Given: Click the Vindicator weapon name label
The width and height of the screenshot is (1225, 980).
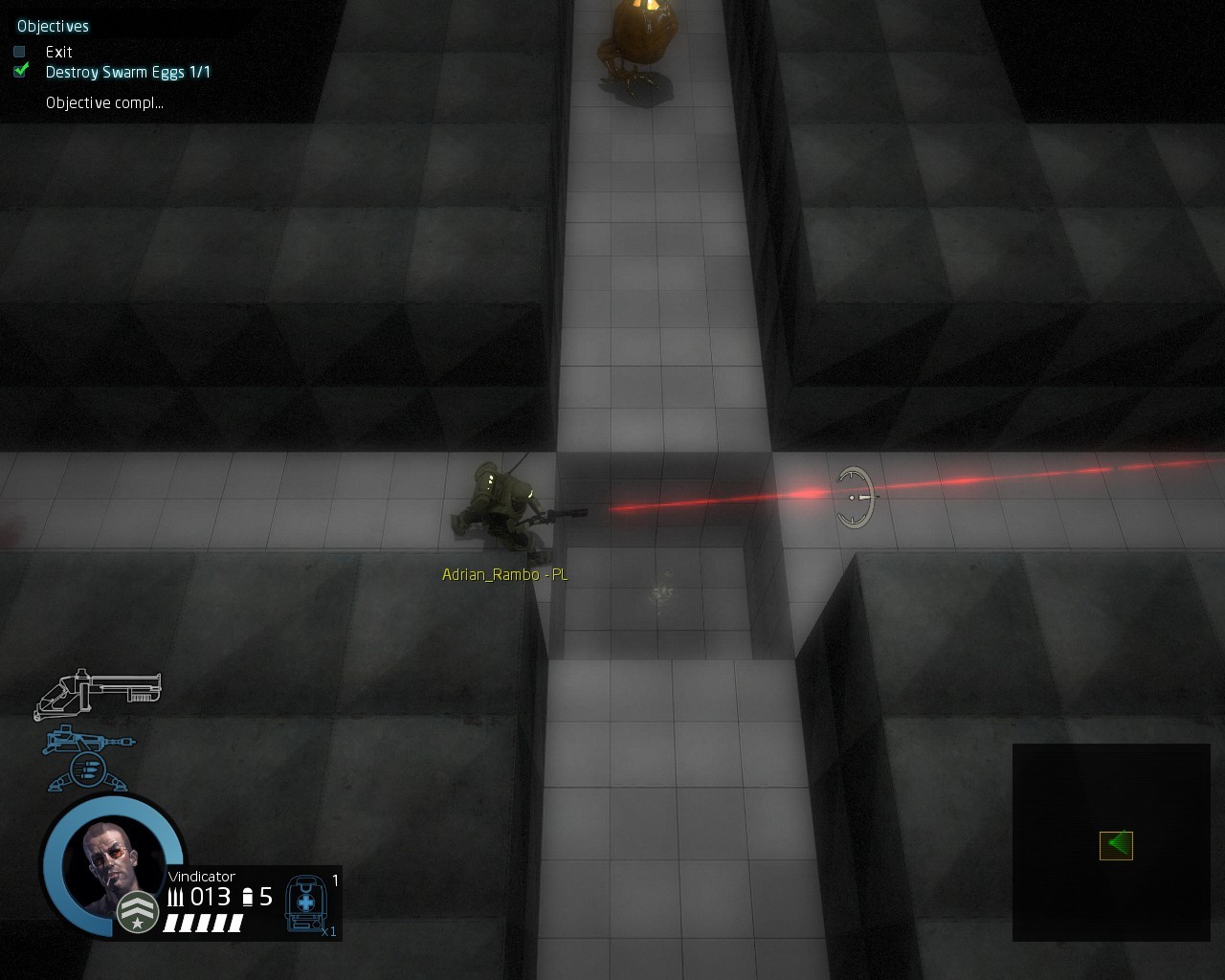Looking at the screenshot, I should pyautogui.click(x=201, y=877).
